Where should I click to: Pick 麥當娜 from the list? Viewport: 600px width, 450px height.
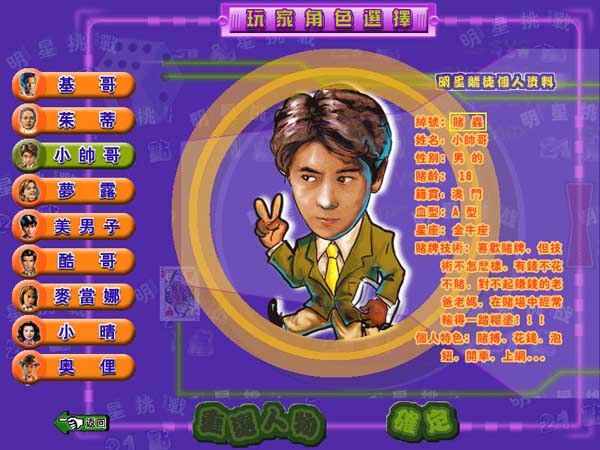74,295
